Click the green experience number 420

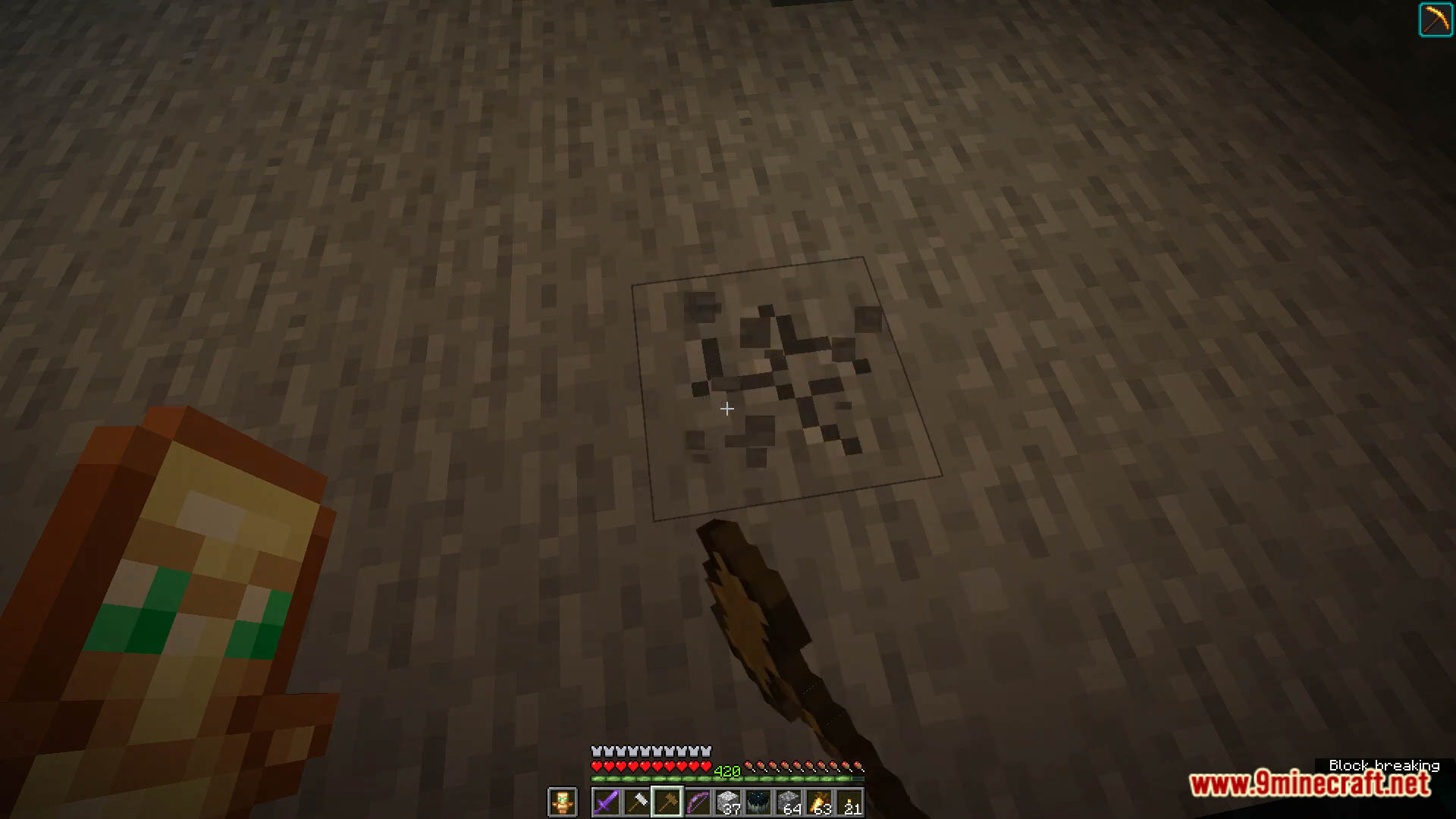[727, 770]
